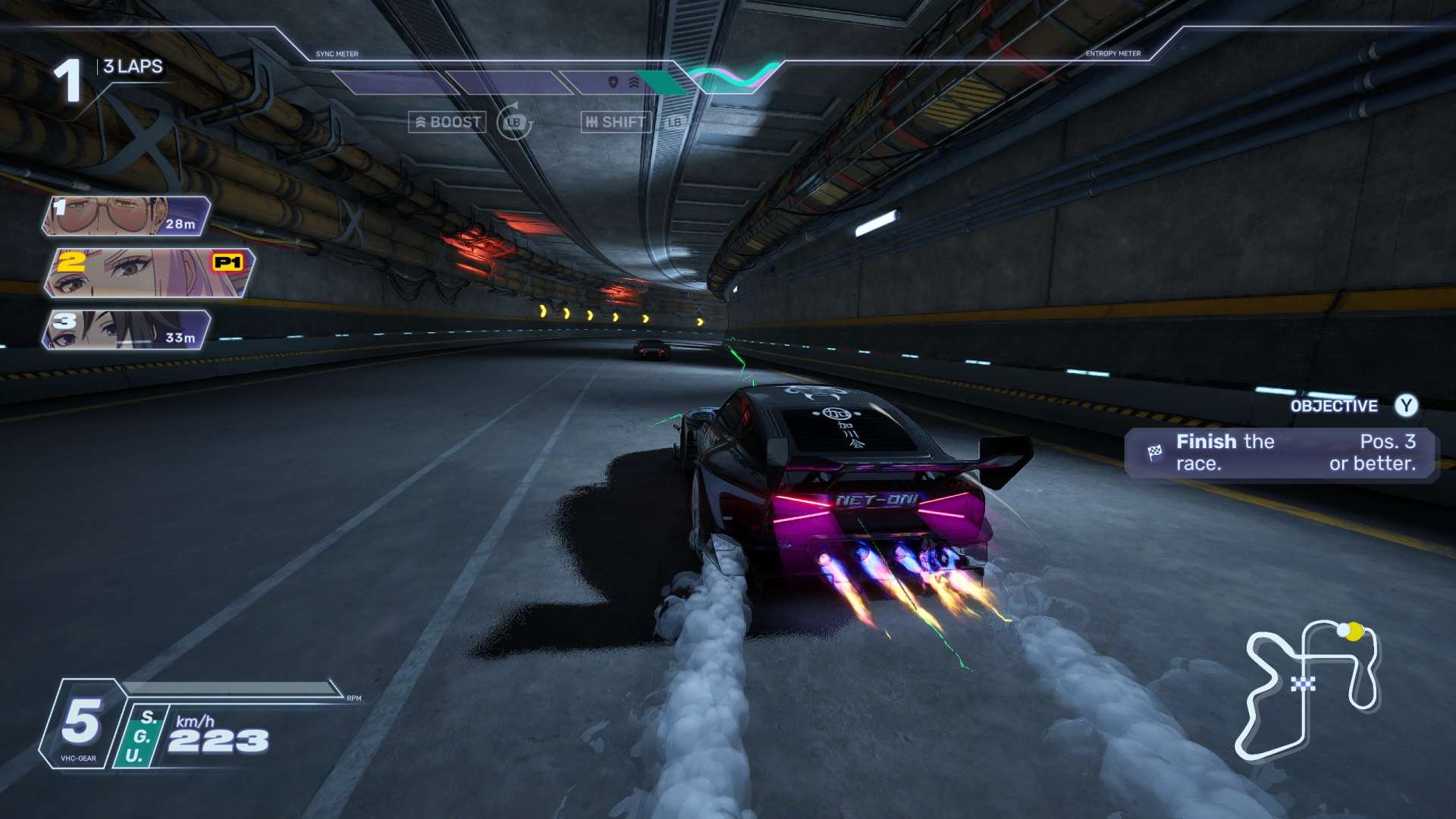Viewport: 1456px width, 819px height.
Task: Select the third-place dark-haired racer portrait
Action: pyautogui.click(x=125, y=330)
